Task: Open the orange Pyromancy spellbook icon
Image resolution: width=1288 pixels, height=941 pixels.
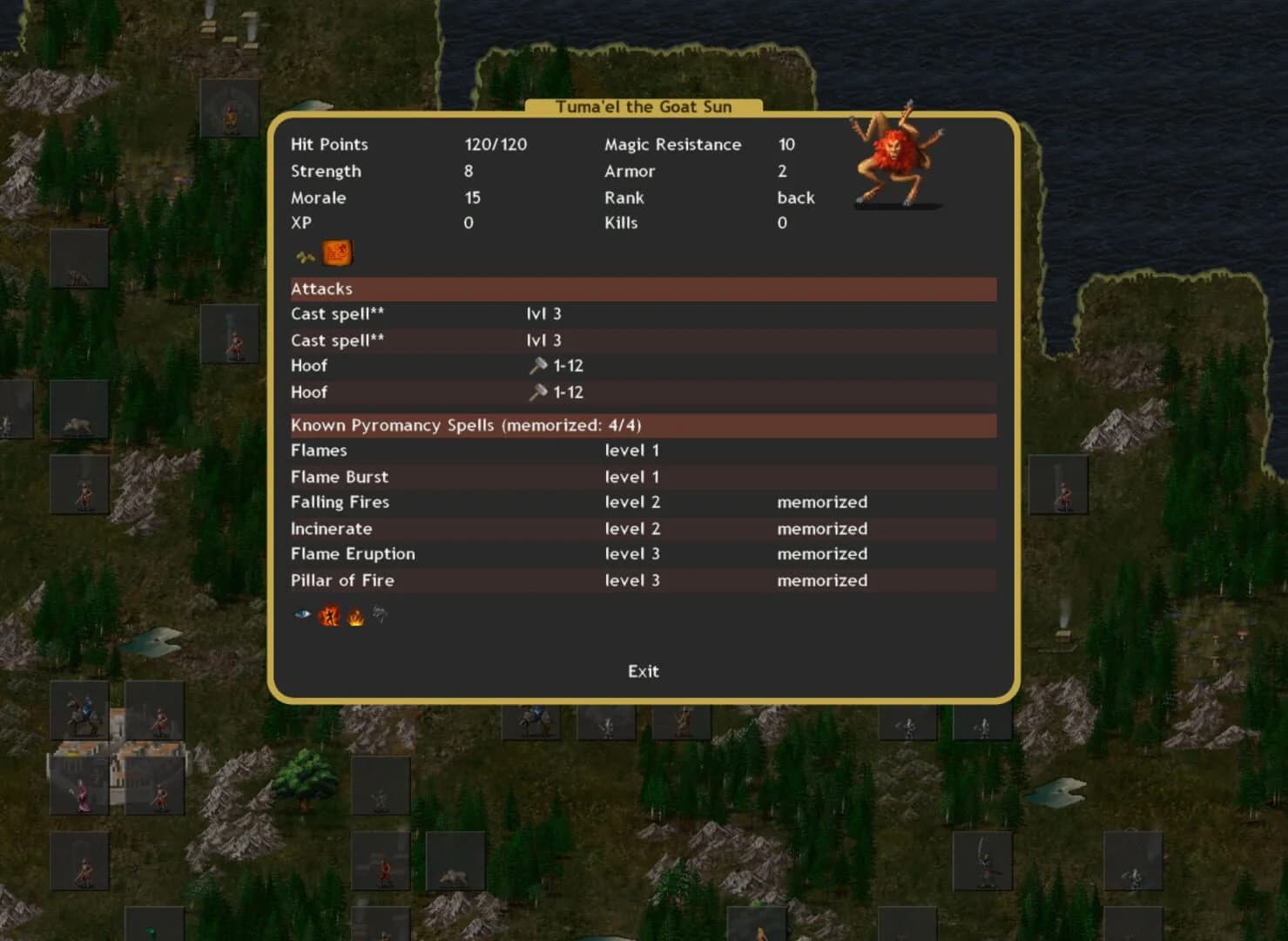Action: [x=336, y=253]
